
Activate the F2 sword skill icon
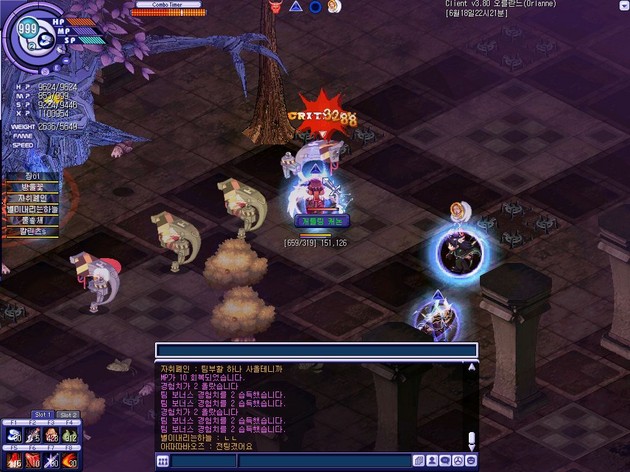point(30,433)
